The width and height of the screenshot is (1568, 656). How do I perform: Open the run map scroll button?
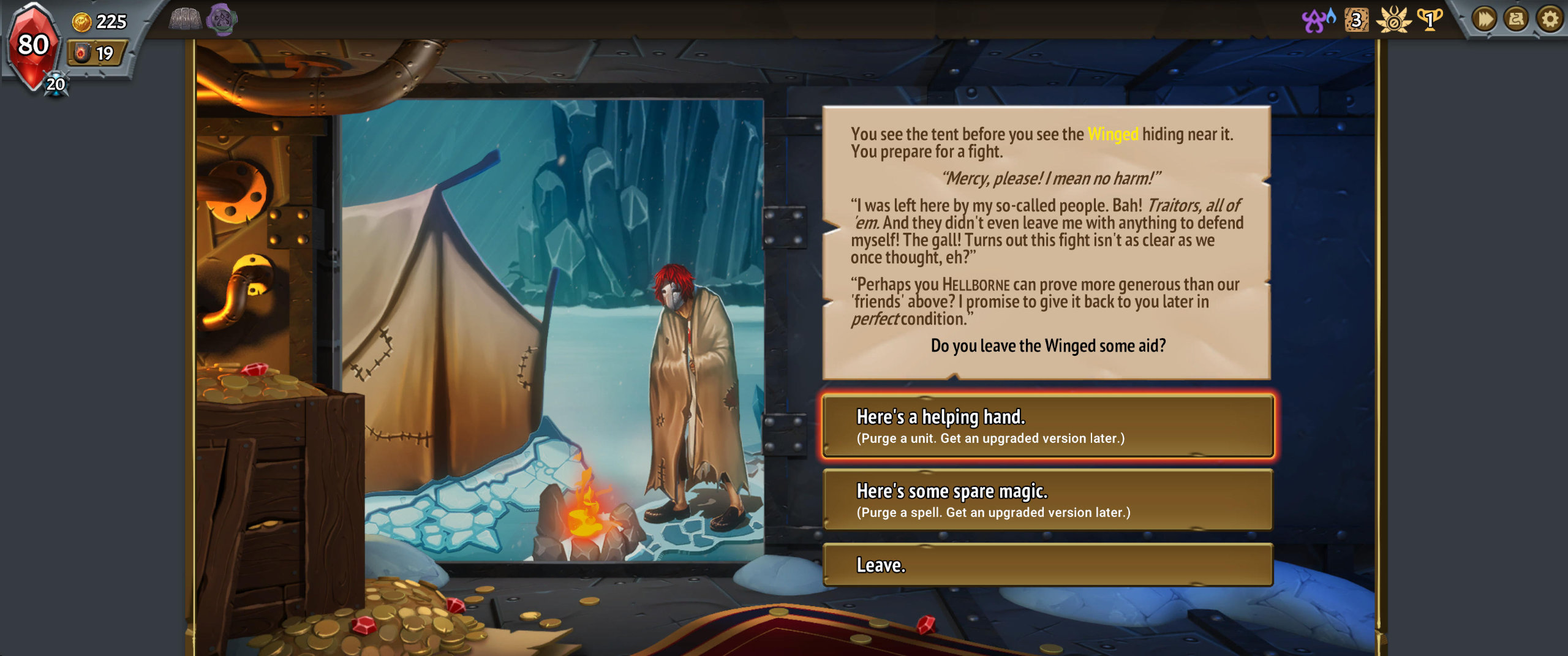pyautogui.click(x=1517, y=20)
